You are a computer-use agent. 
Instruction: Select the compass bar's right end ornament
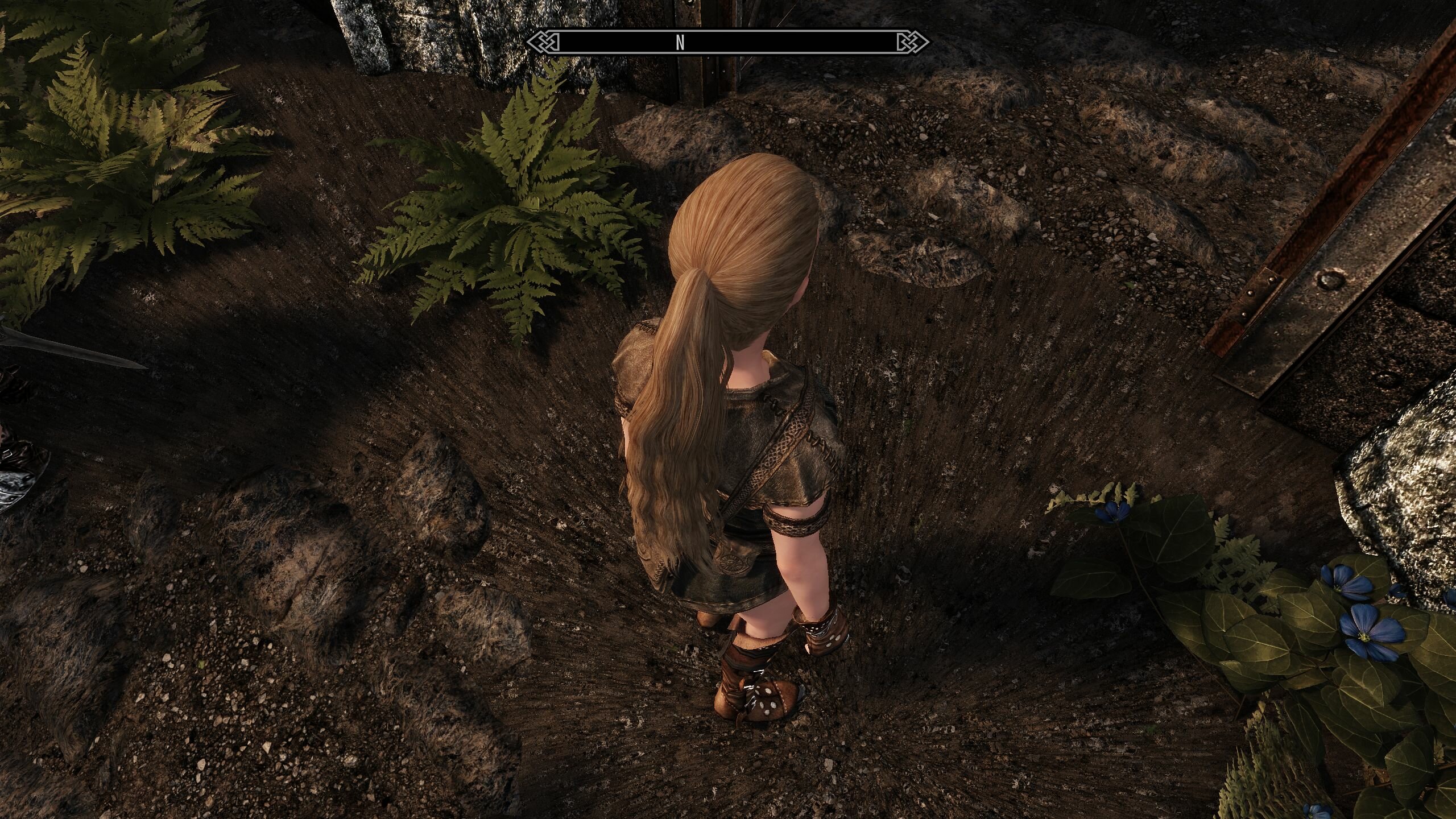[x=912, y=43]
